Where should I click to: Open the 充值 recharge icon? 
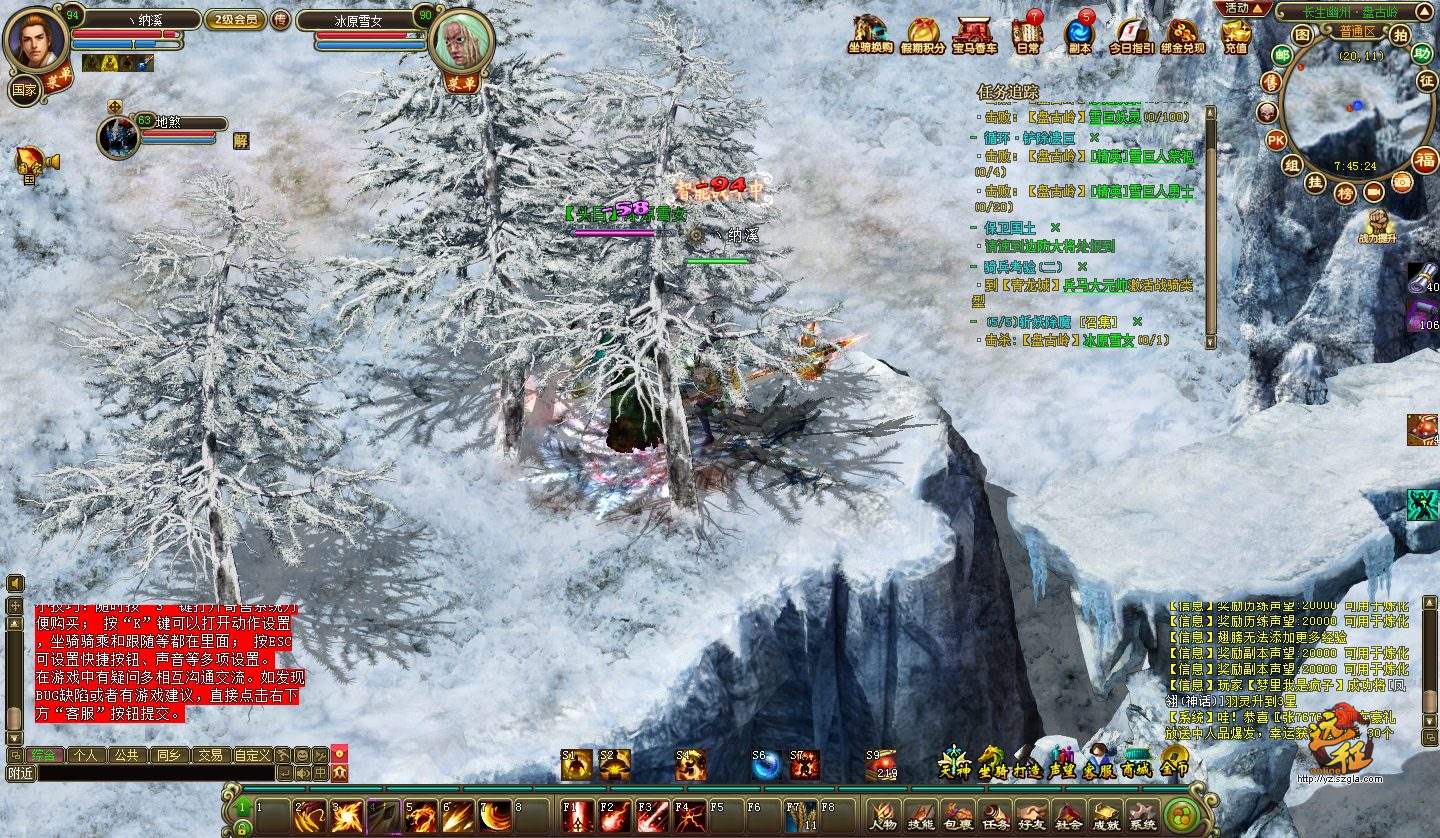(1236, 36)
